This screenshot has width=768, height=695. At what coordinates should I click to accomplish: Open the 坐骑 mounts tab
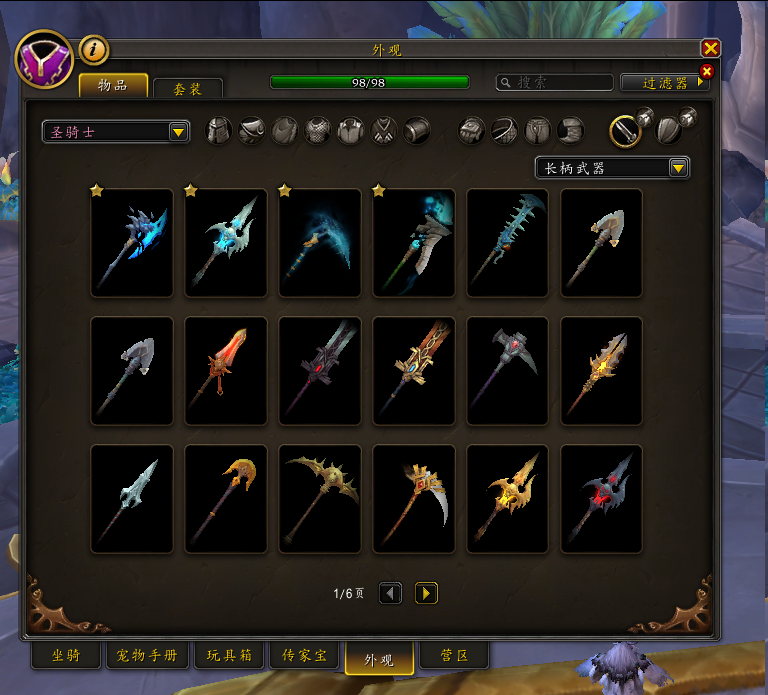pyautogui.click(x=66, y=656)
